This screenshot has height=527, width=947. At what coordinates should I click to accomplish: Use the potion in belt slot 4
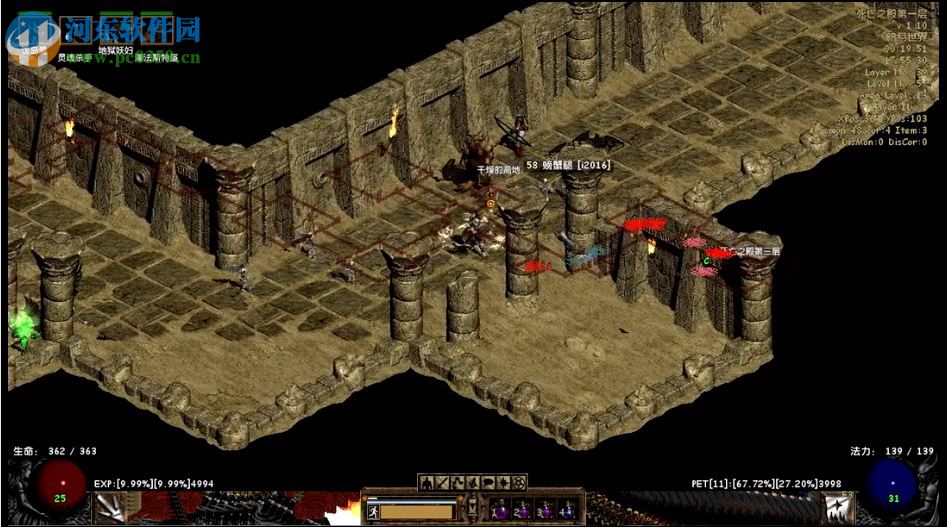click(568, 511)
